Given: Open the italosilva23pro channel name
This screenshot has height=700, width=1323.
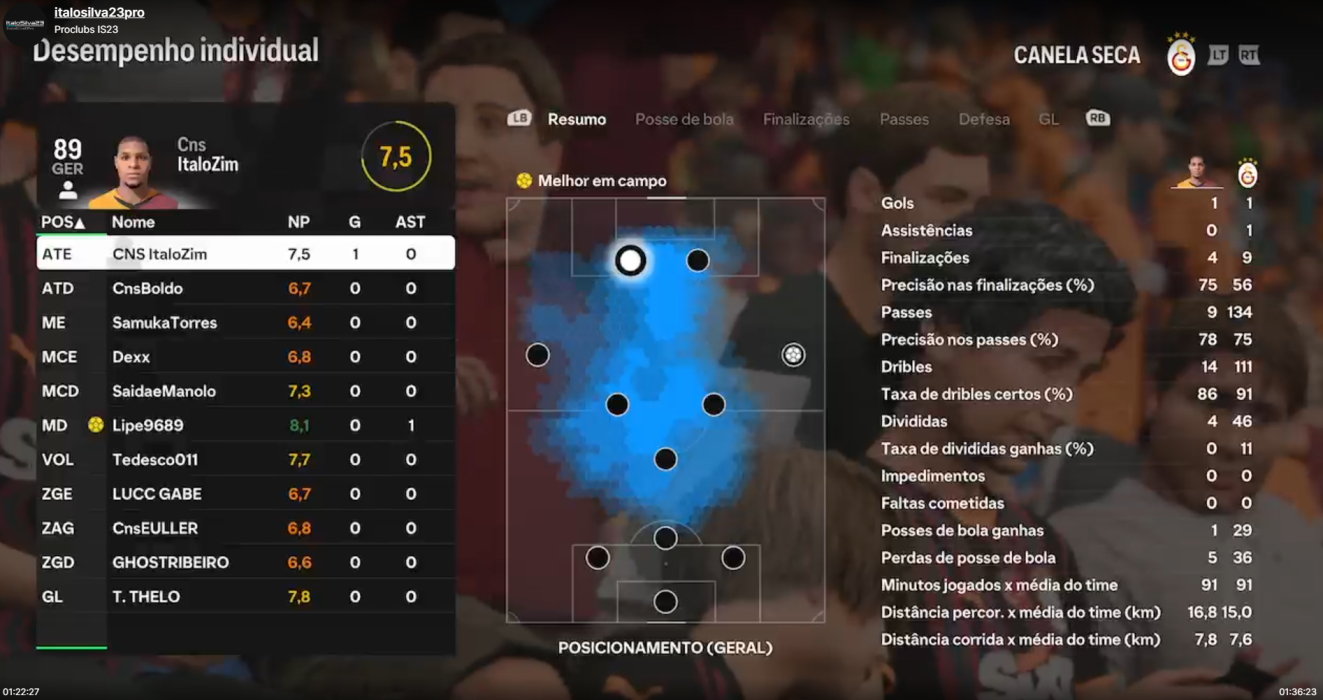Looking at the screenshot, I should point(99,13).
